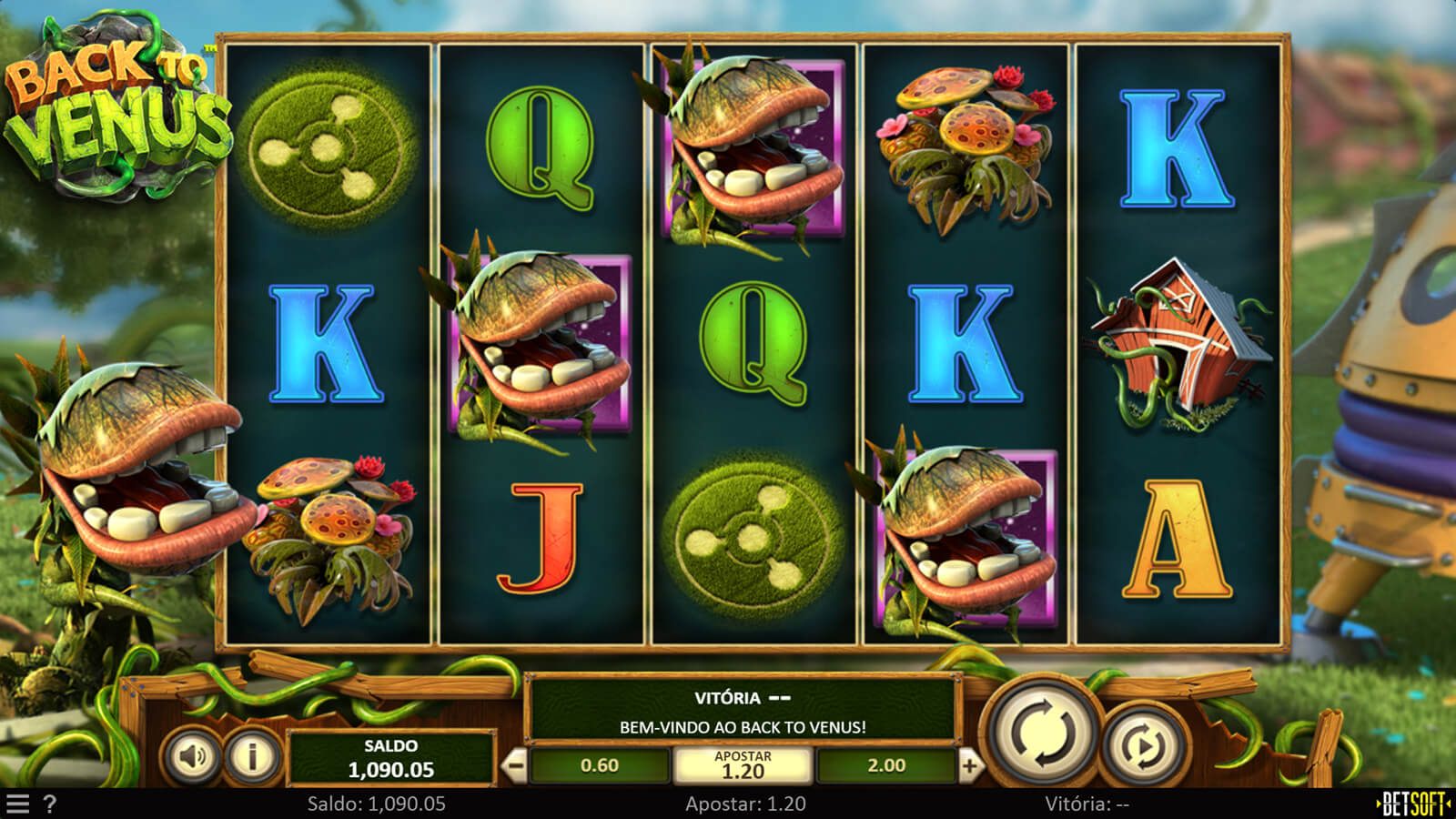This screenshot has width=1456, height=819.
Task: Mute the sound with the speaker button
Action: point(193,756)
